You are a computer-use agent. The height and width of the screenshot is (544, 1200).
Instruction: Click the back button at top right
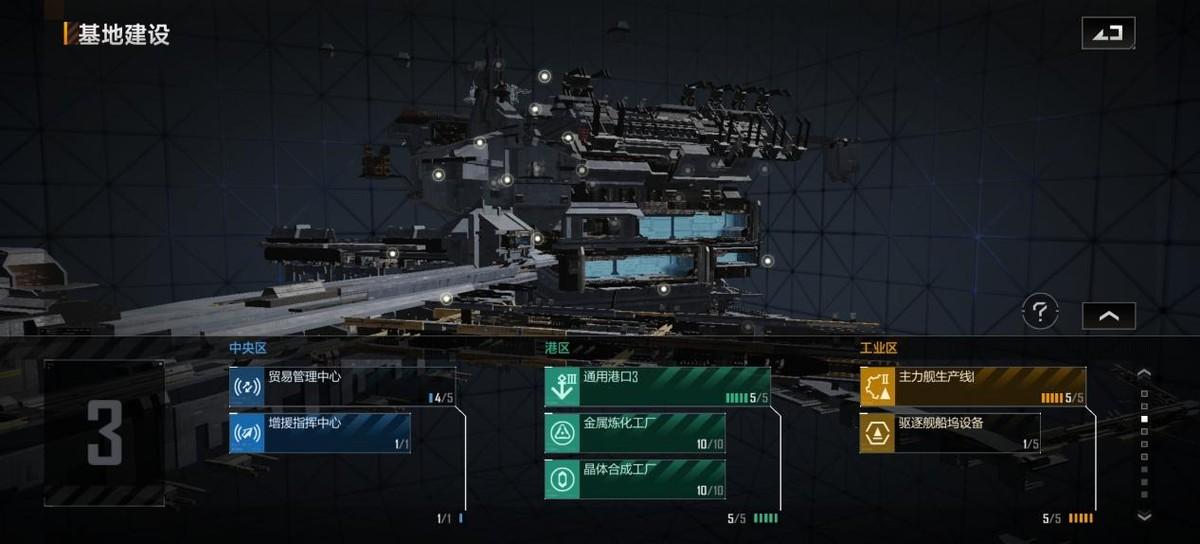[x=1108, y=33]
